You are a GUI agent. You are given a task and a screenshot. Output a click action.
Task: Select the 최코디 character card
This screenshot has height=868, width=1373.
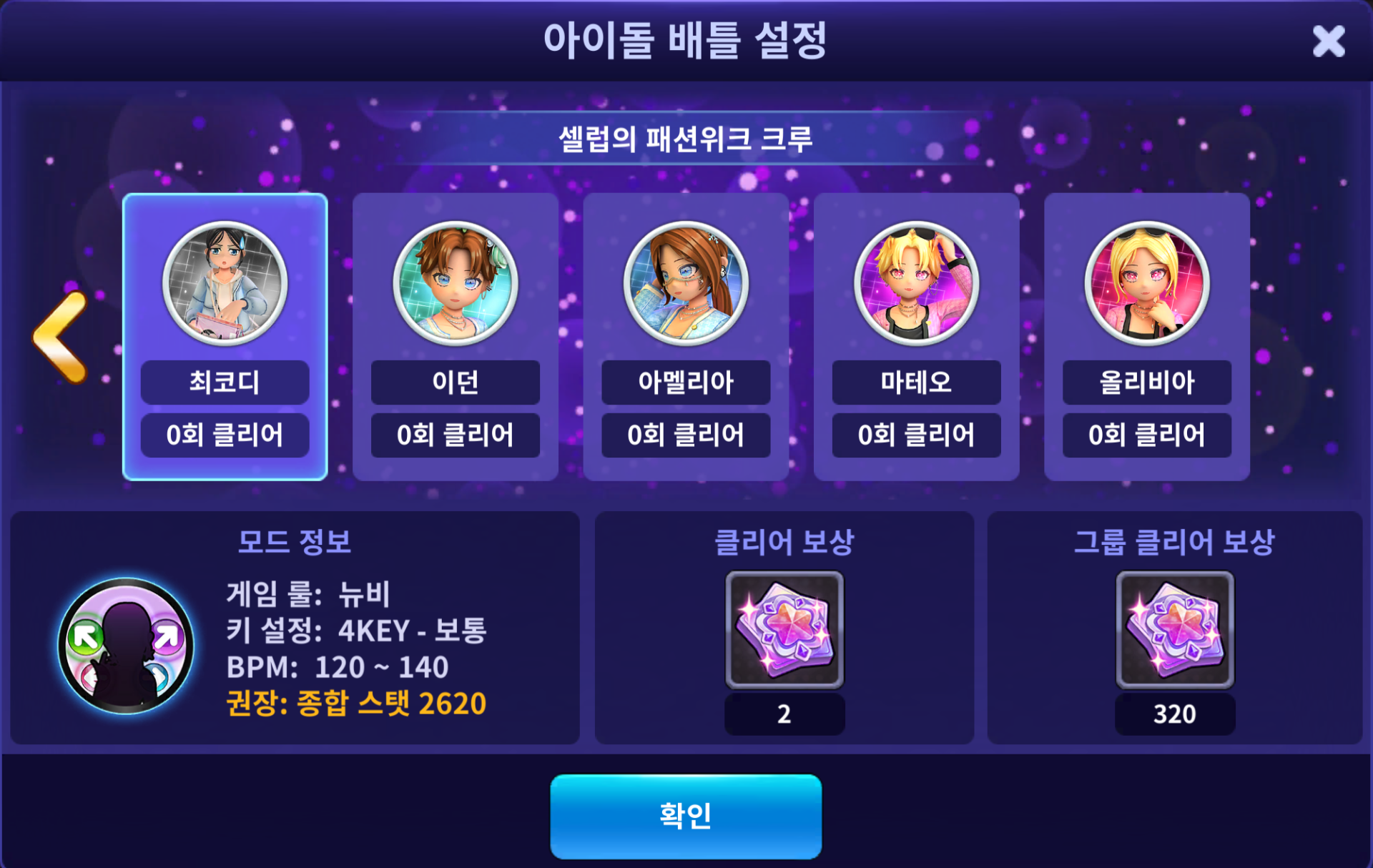pos(225,336)
